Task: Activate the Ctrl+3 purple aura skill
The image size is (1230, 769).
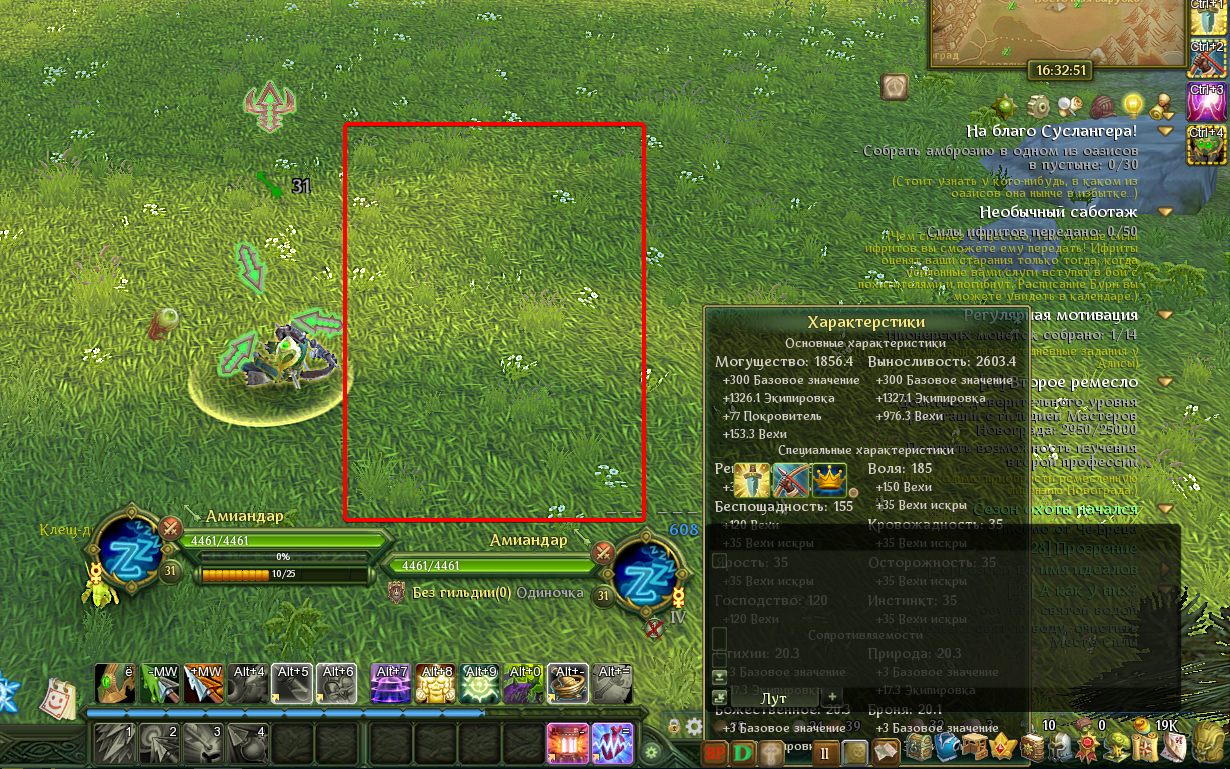Action: point(1208,103)
